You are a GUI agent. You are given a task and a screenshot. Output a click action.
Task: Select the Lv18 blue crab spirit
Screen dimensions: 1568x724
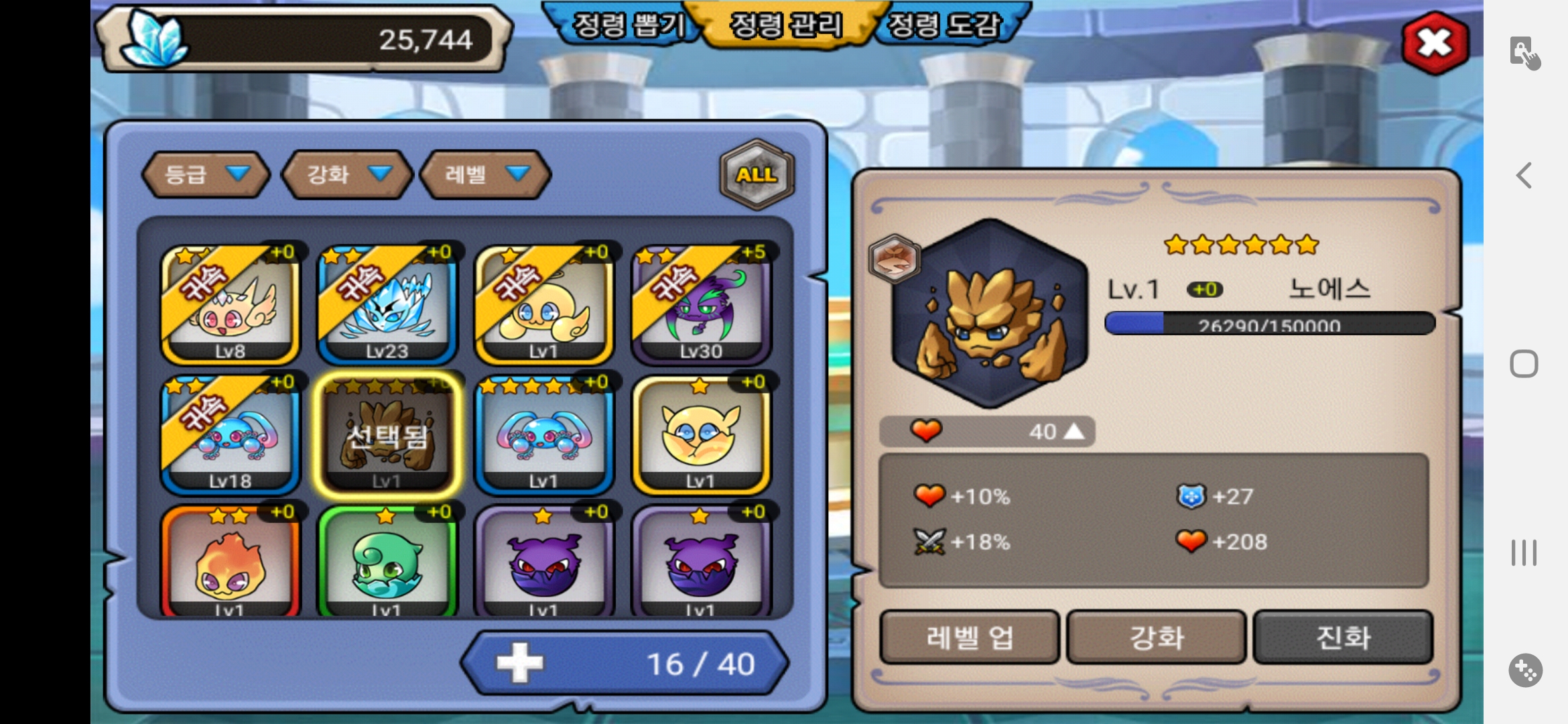click(230, 434)
